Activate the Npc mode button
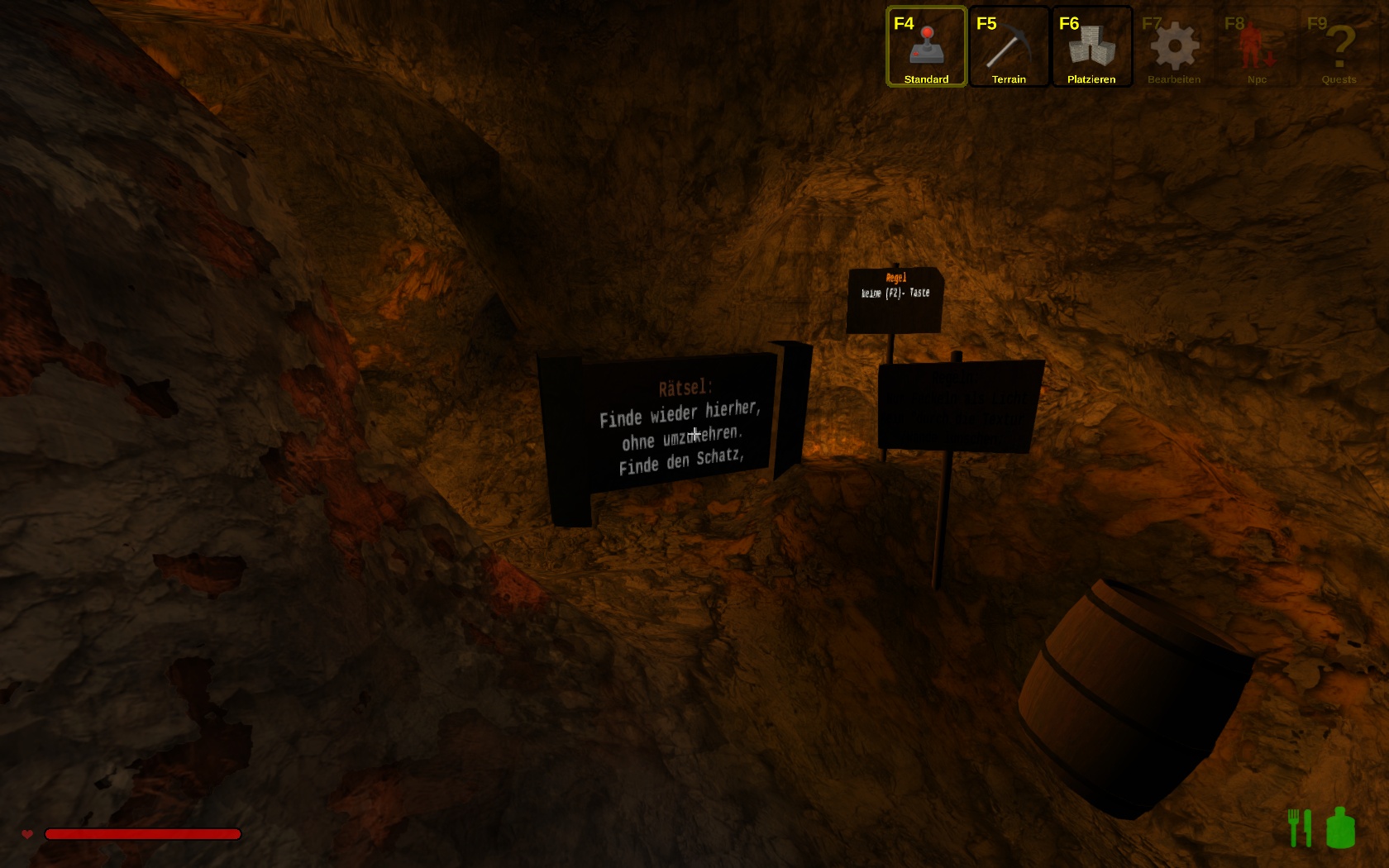The width and height of the screenshot is (1389, 868). click(1257, 47)
